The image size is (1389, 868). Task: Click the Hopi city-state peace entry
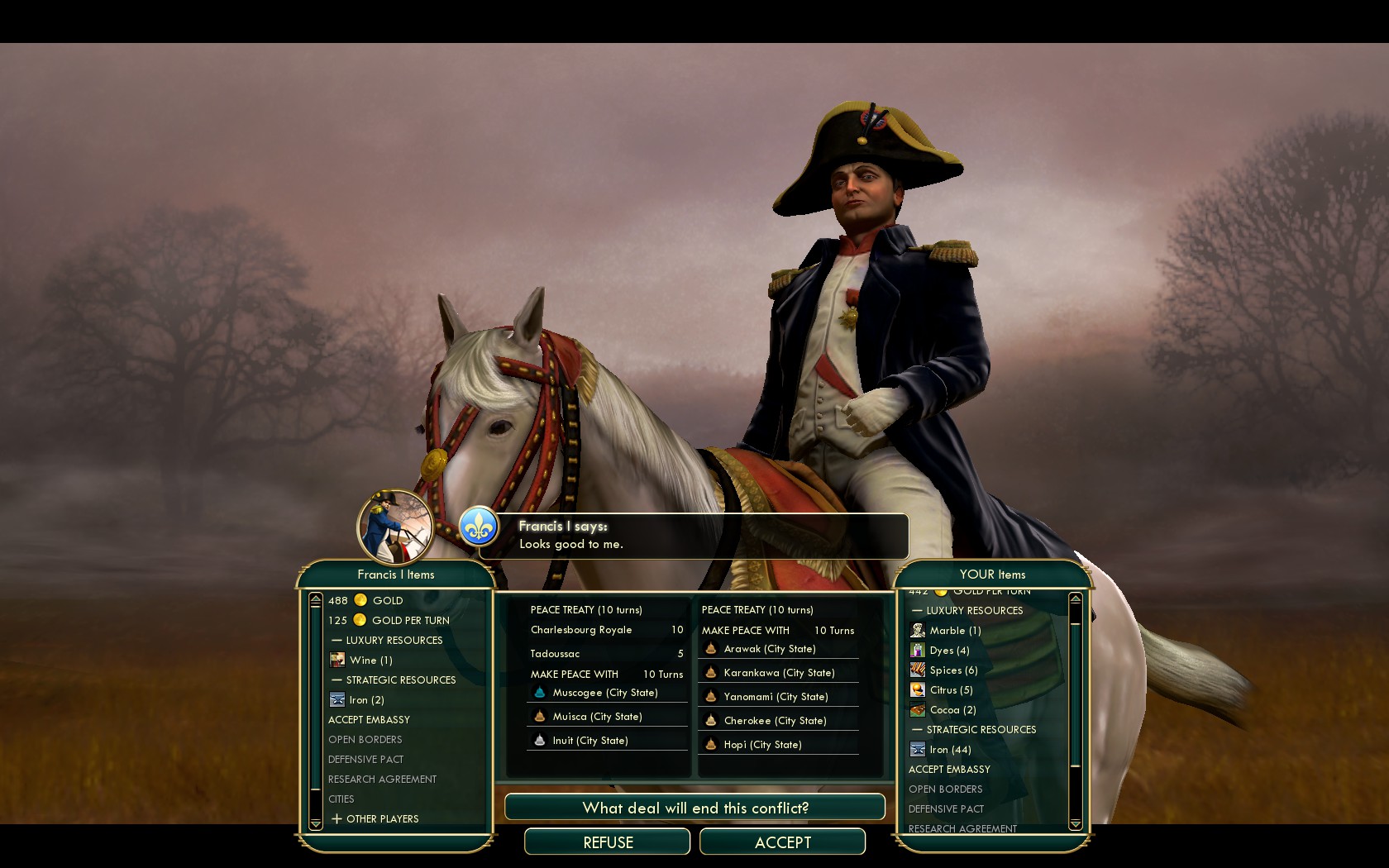click(x=762, y=745)
